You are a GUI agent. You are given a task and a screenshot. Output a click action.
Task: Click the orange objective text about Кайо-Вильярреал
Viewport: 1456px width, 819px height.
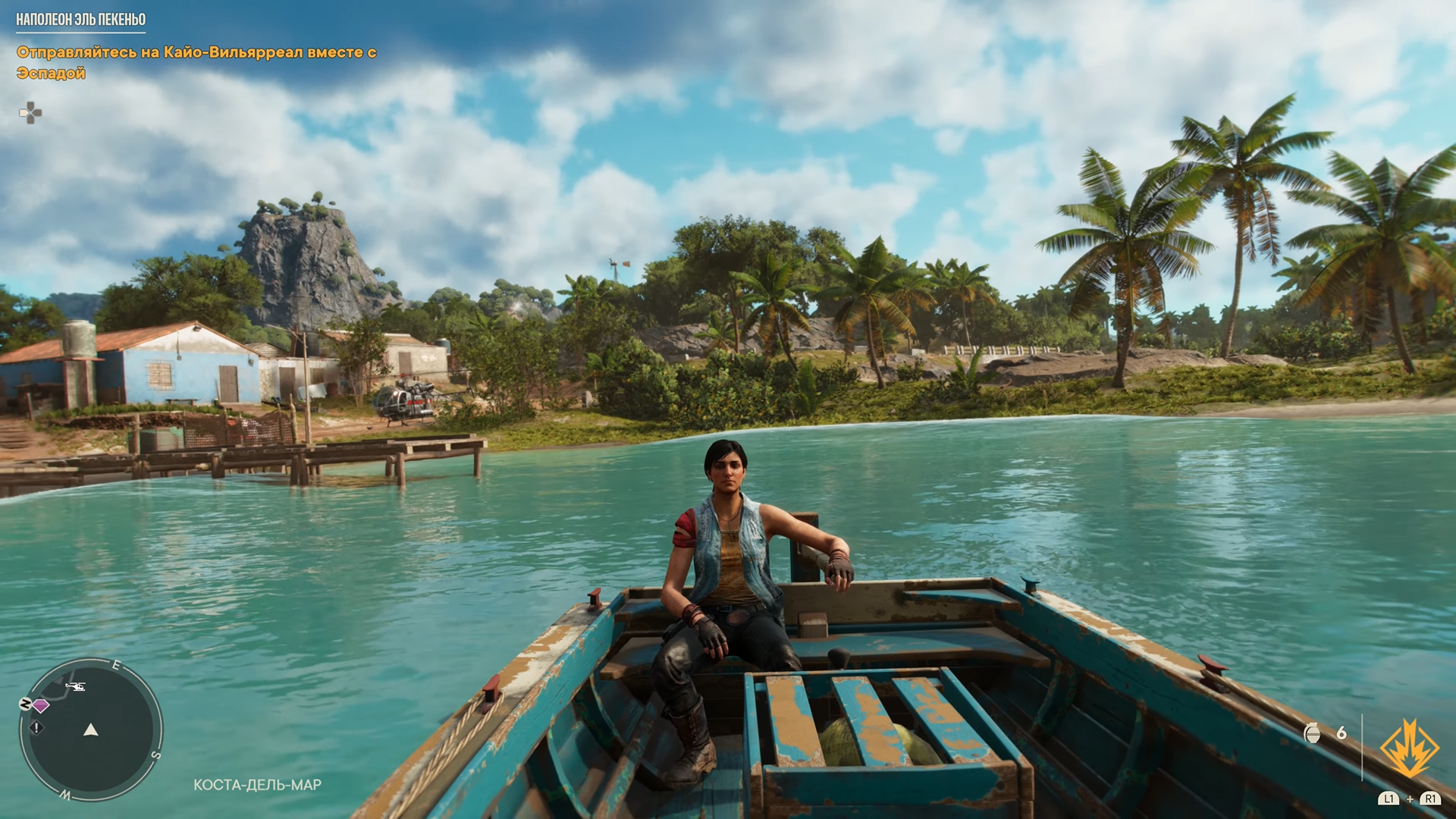(x=196, y=62)
